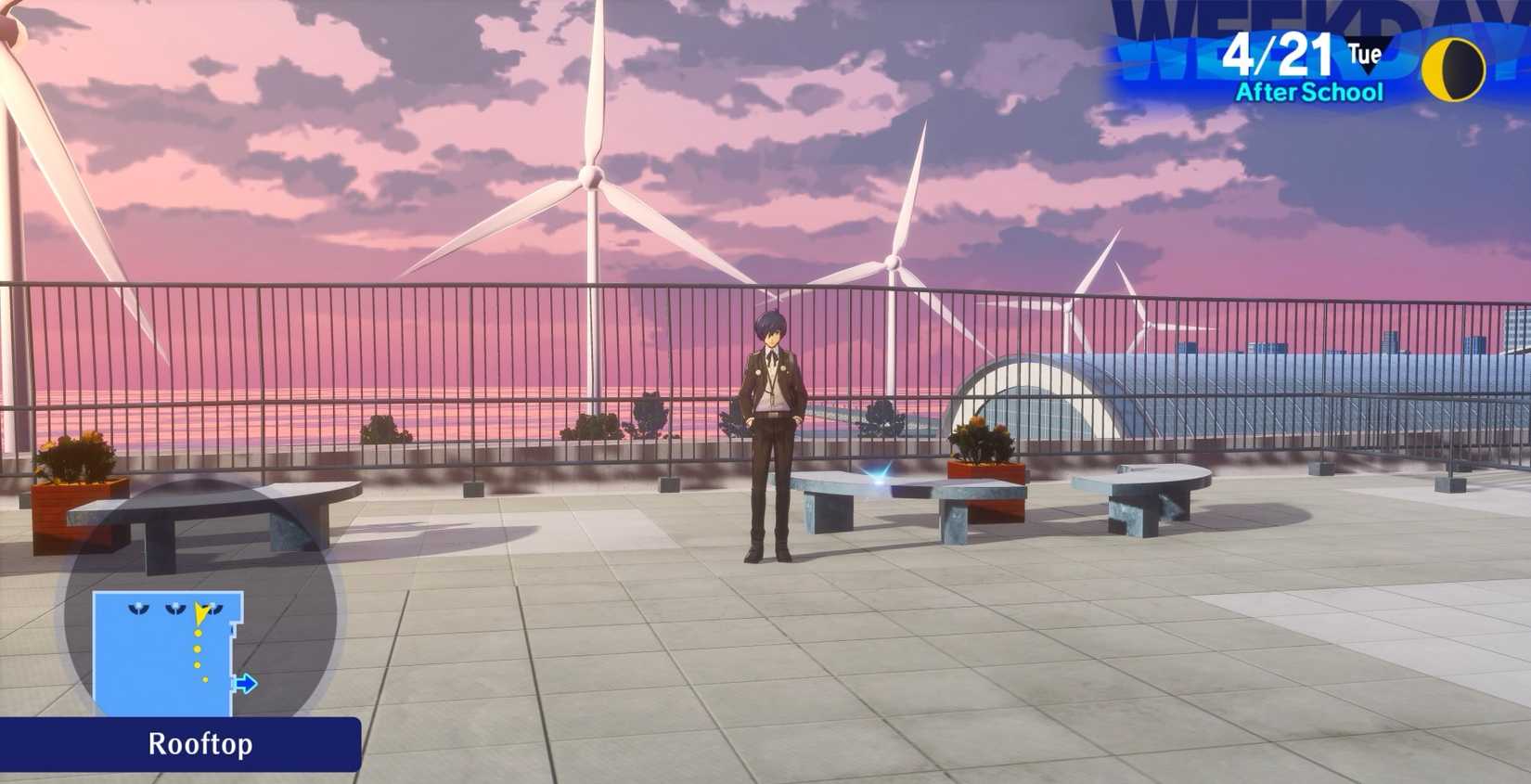The width and height of the screenshot is (1531, 784).
Task: Click the yellow player arrow marker
Action: pos(201,610)
